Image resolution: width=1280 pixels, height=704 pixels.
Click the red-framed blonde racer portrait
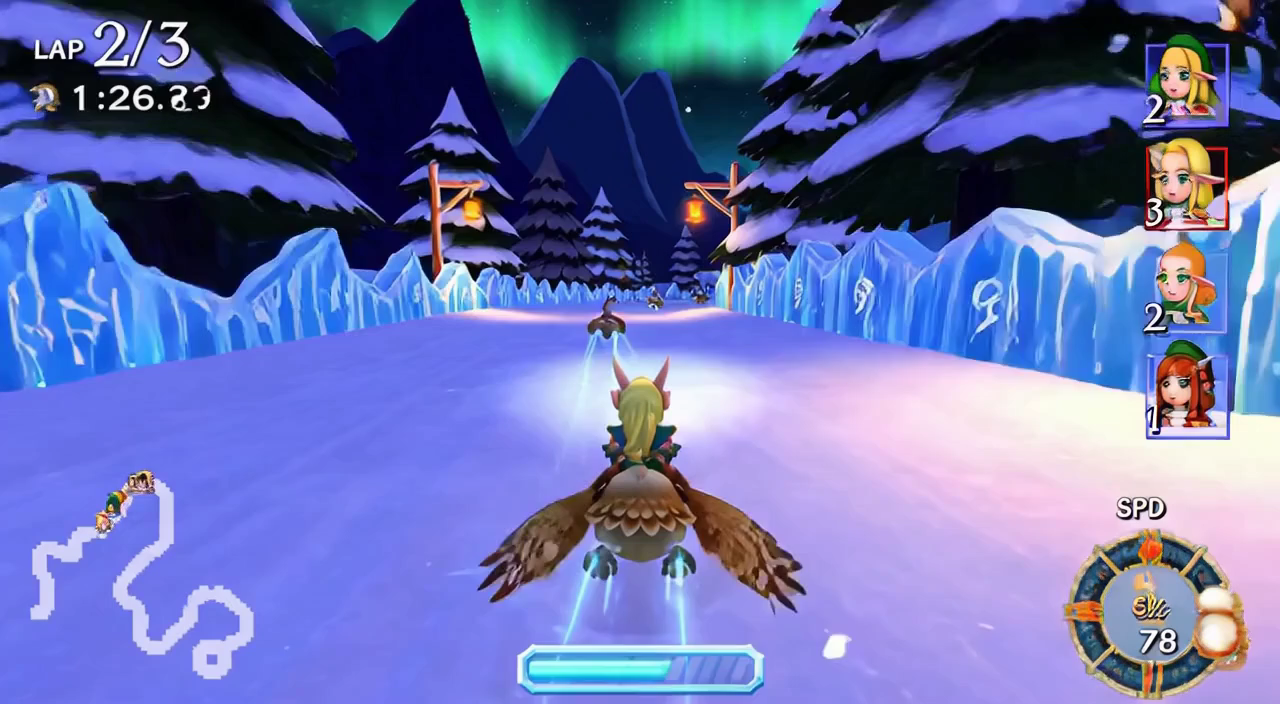[x=1187, y=187]
